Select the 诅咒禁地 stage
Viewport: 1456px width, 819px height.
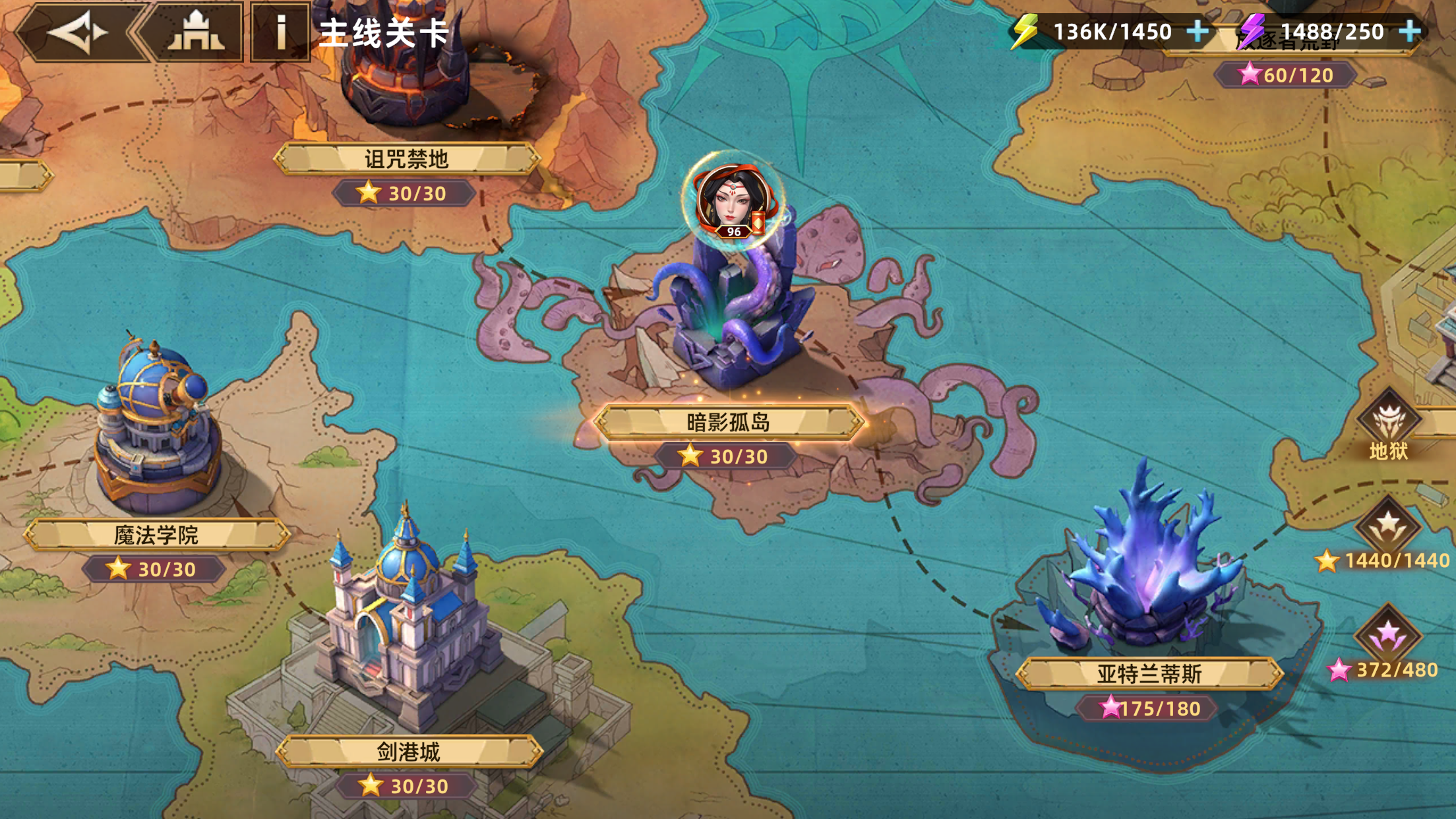[406, 159]
